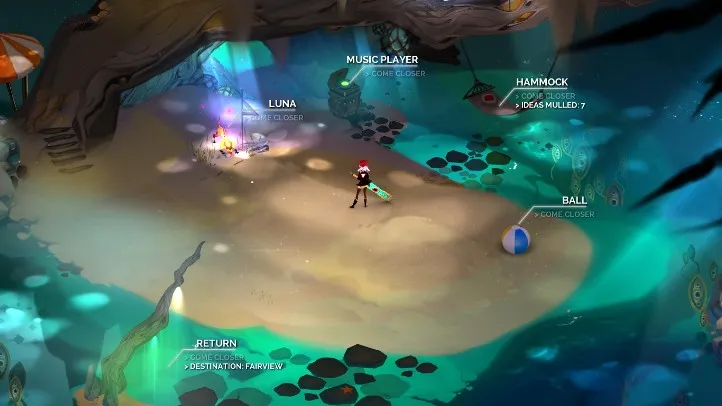Choose the Luna interaction label
The height and width of the screenshot is (406, 722).
(x=282, y=104)
